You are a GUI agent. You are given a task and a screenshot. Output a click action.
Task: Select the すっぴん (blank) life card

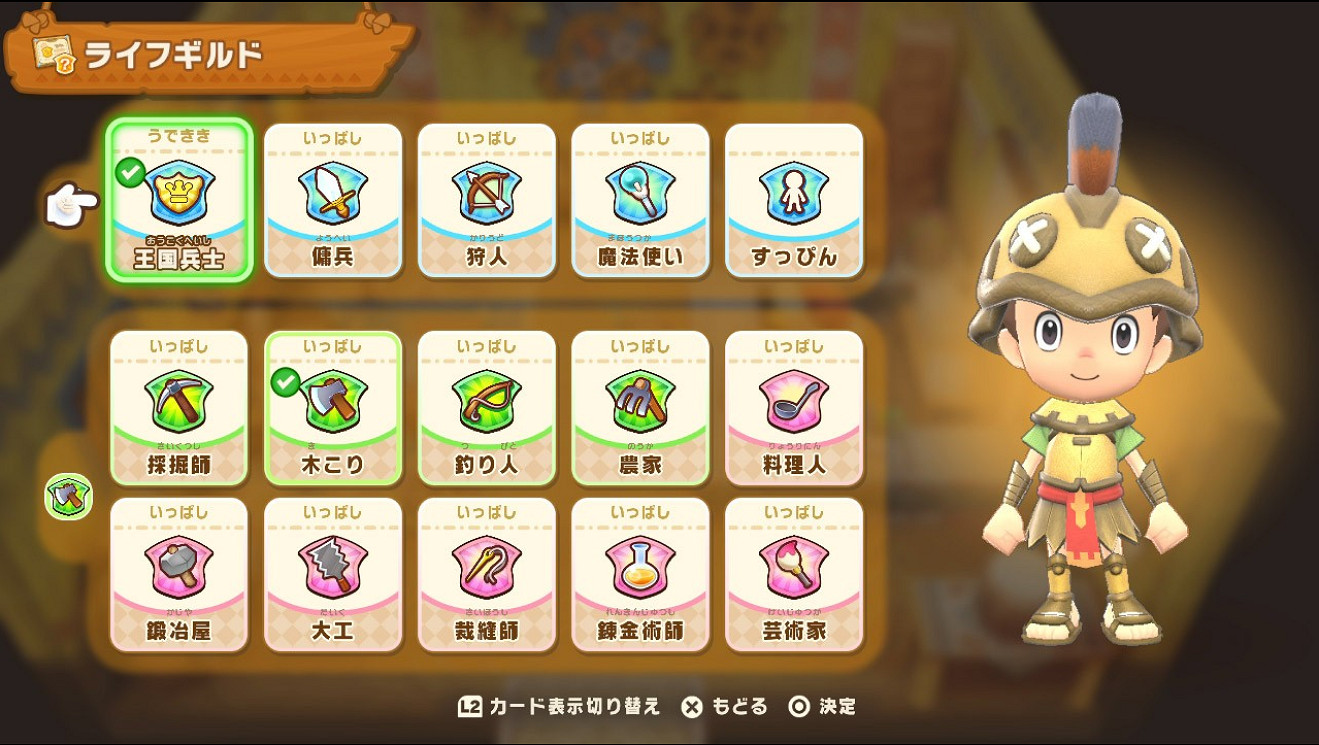coord(795,196)
